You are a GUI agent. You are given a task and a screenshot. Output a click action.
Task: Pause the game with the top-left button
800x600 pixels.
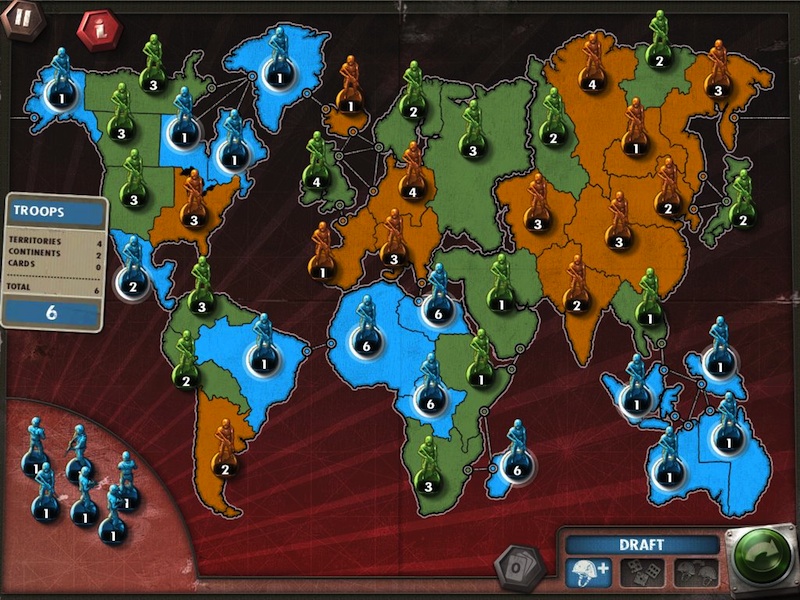18,19
